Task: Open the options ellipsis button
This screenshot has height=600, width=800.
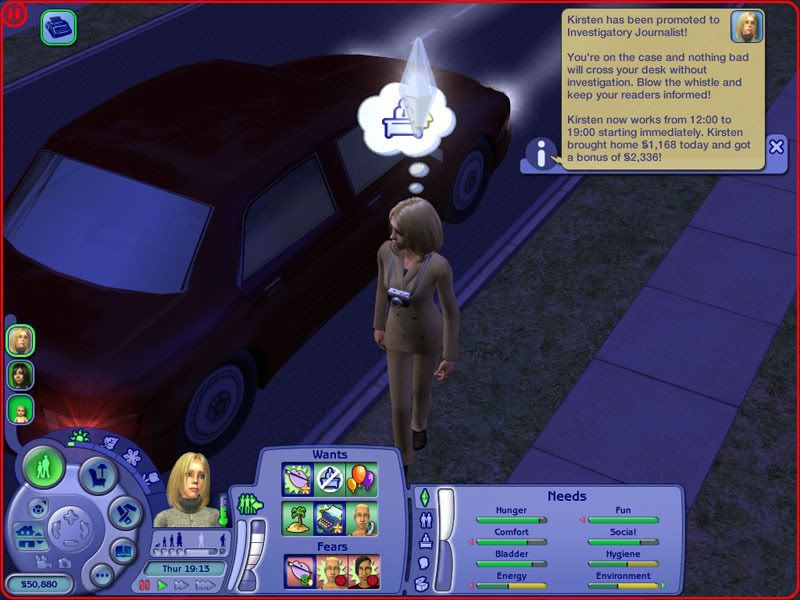Action: [99, 575]
